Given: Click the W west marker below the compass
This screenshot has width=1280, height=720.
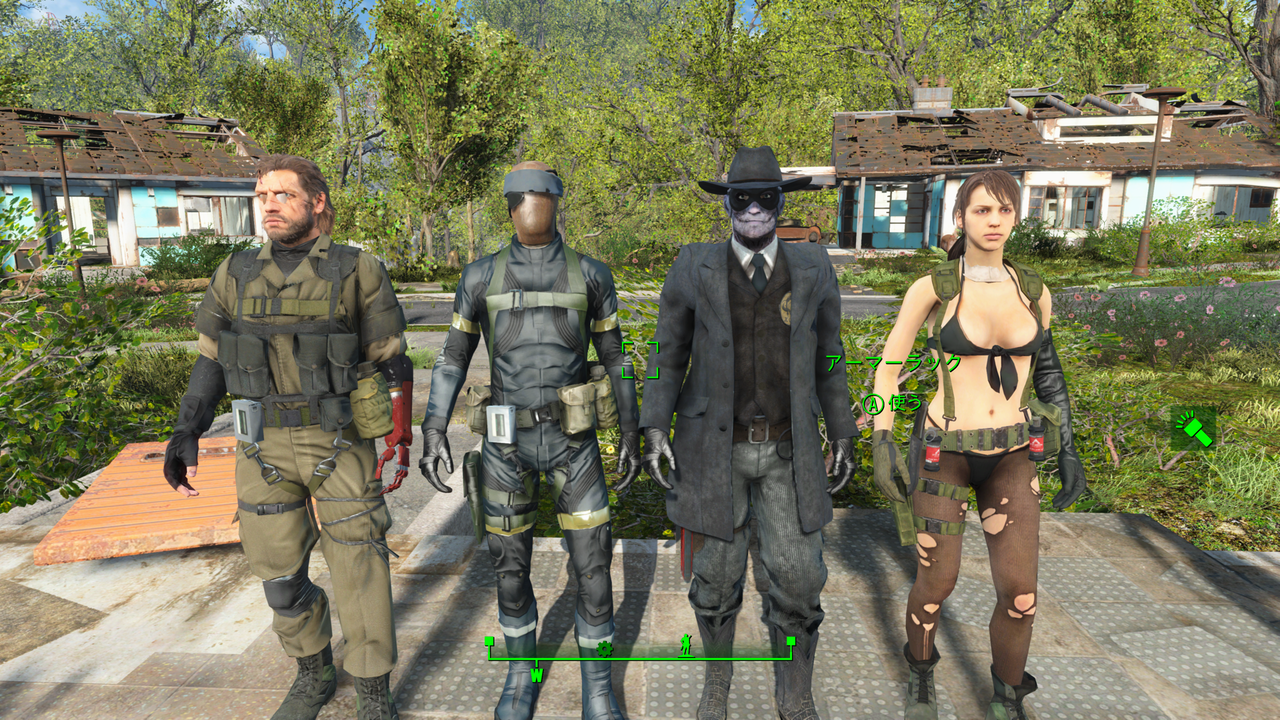Looking at the screenshot, I should (x=536, y=673).
